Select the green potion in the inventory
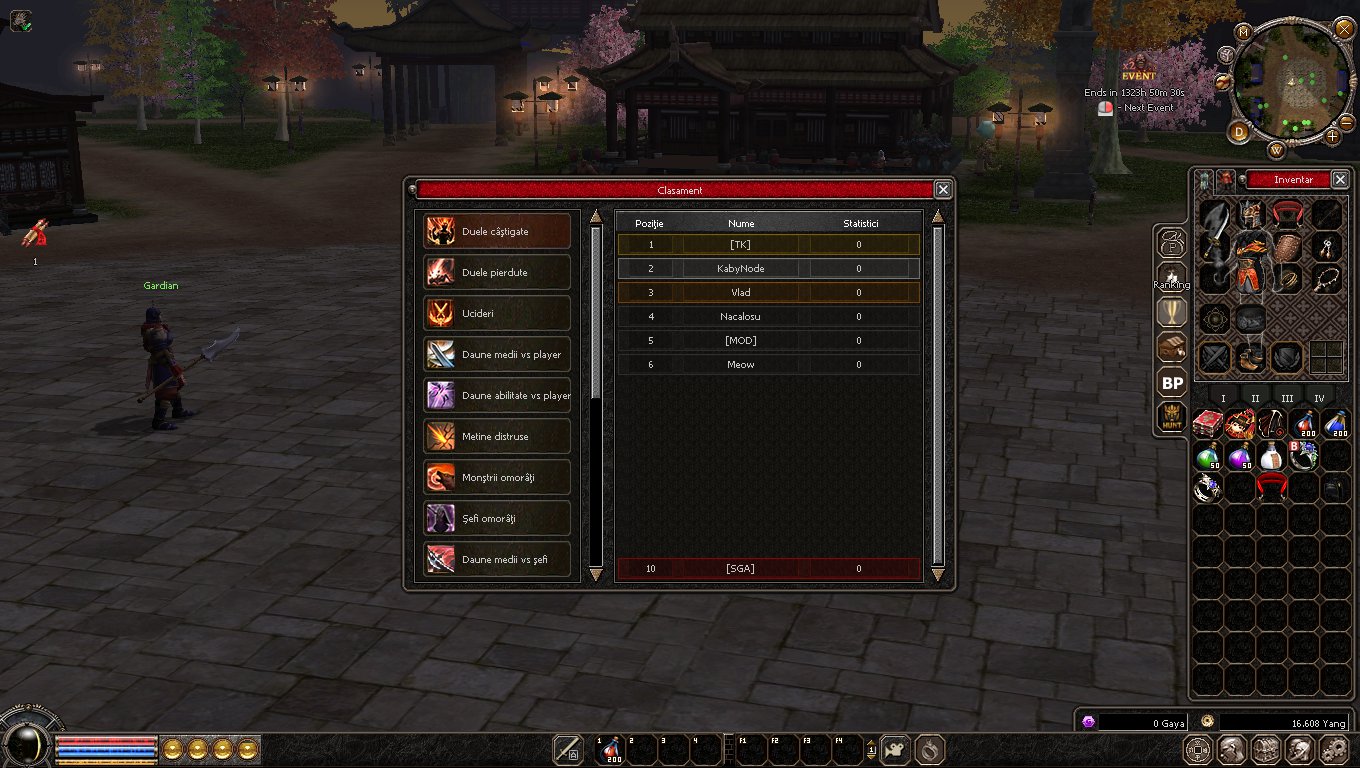The width and height of the screenshot is (1360, 768). (1208, 456)
